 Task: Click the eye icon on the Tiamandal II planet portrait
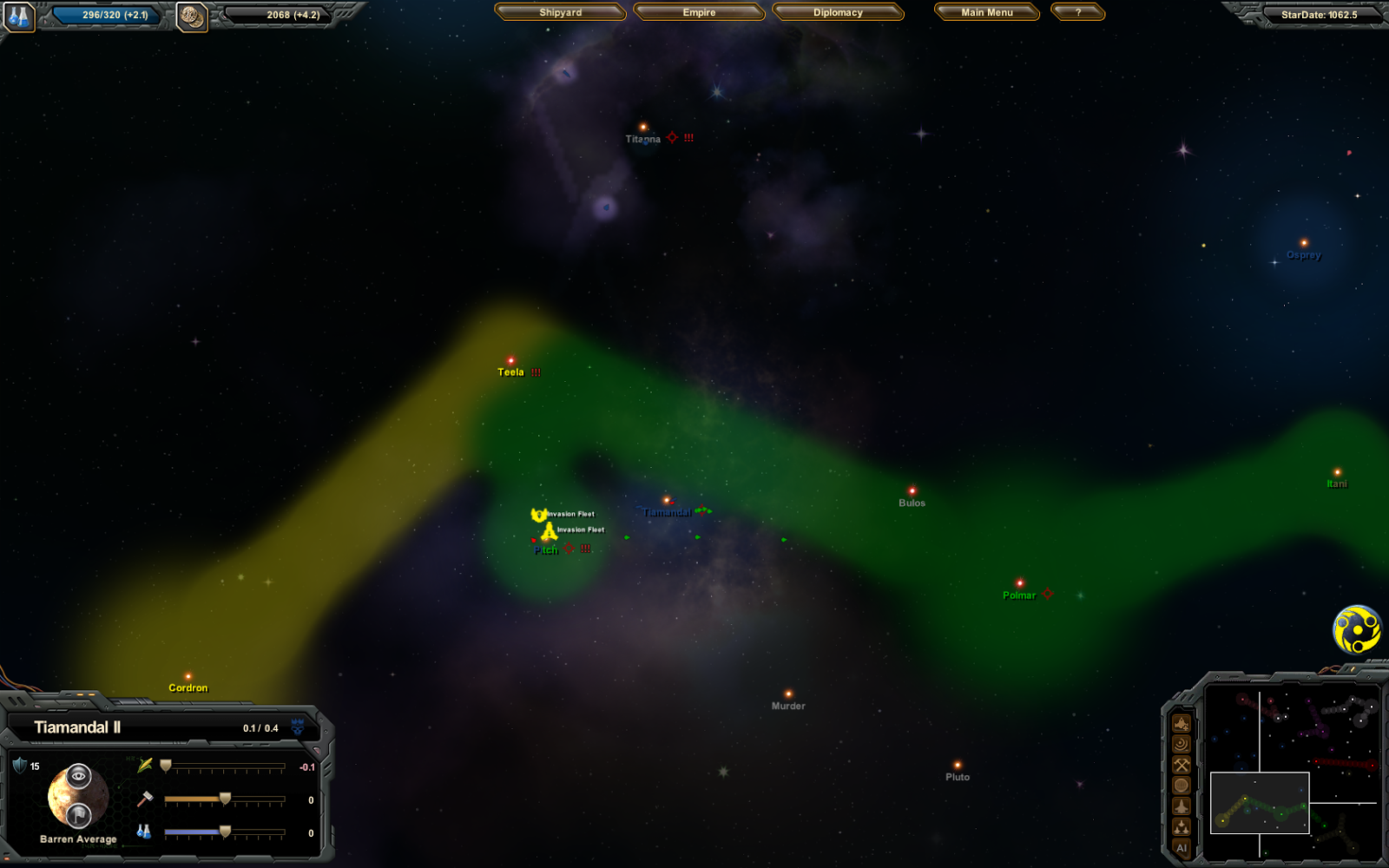point(78,776)
